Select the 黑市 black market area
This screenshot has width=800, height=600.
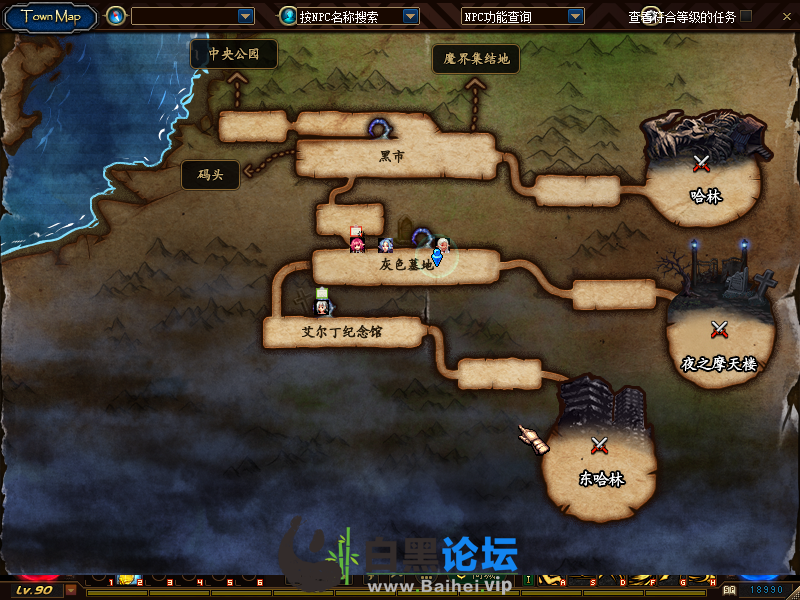click(392, 157)
